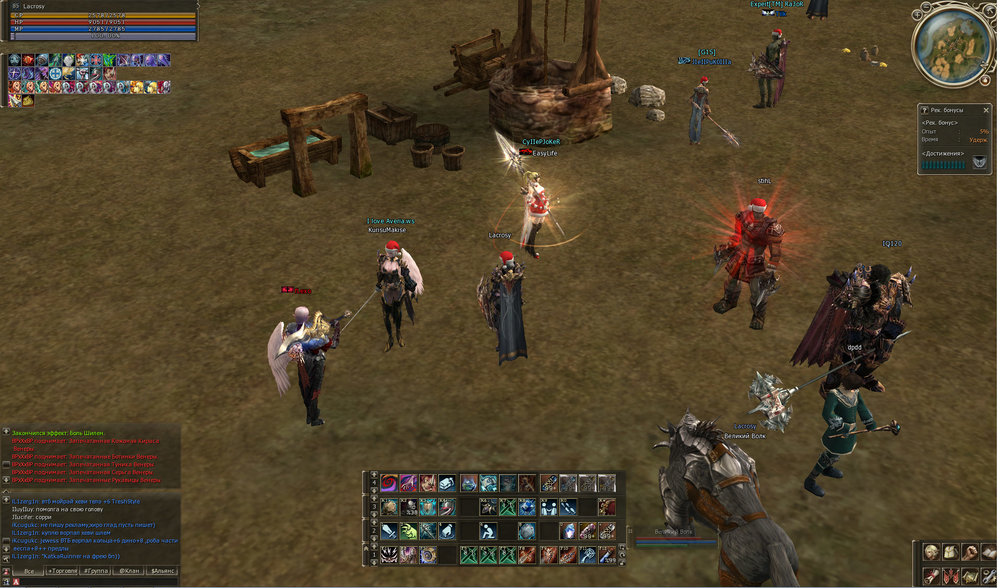Activate the white fanged beast face skill

389,554
